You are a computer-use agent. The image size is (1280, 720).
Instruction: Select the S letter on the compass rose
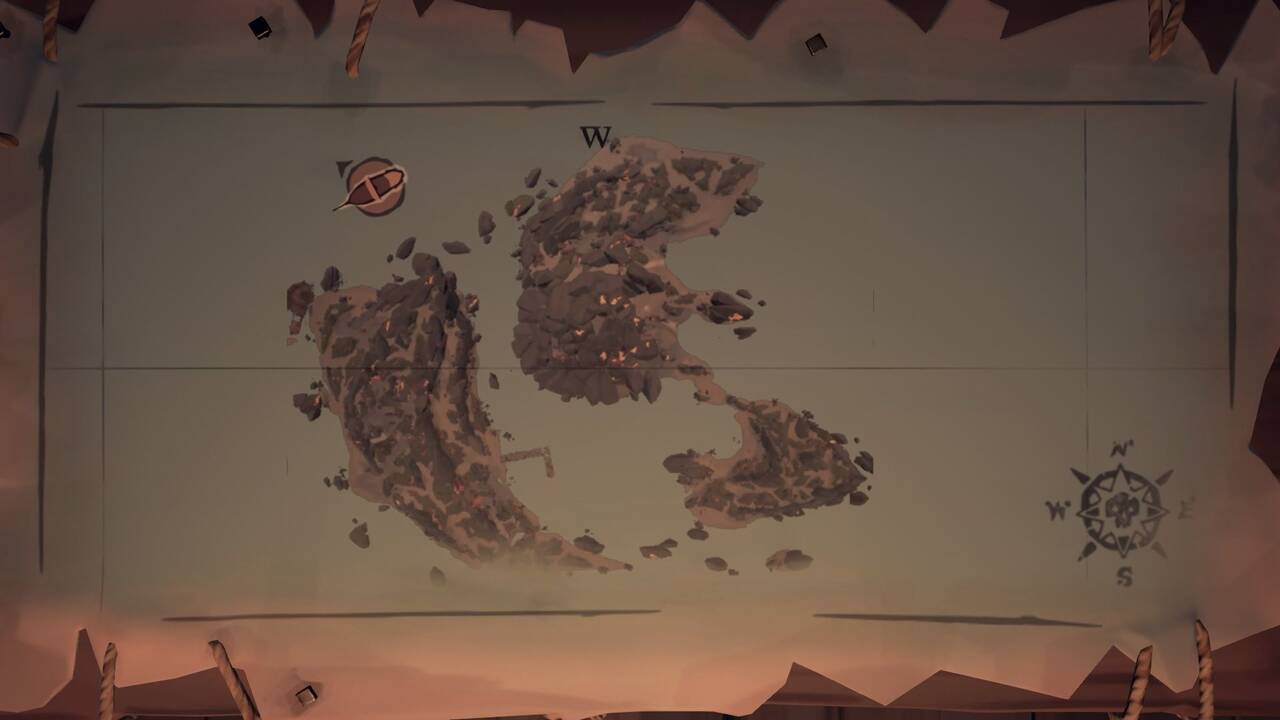point(1122,575)
